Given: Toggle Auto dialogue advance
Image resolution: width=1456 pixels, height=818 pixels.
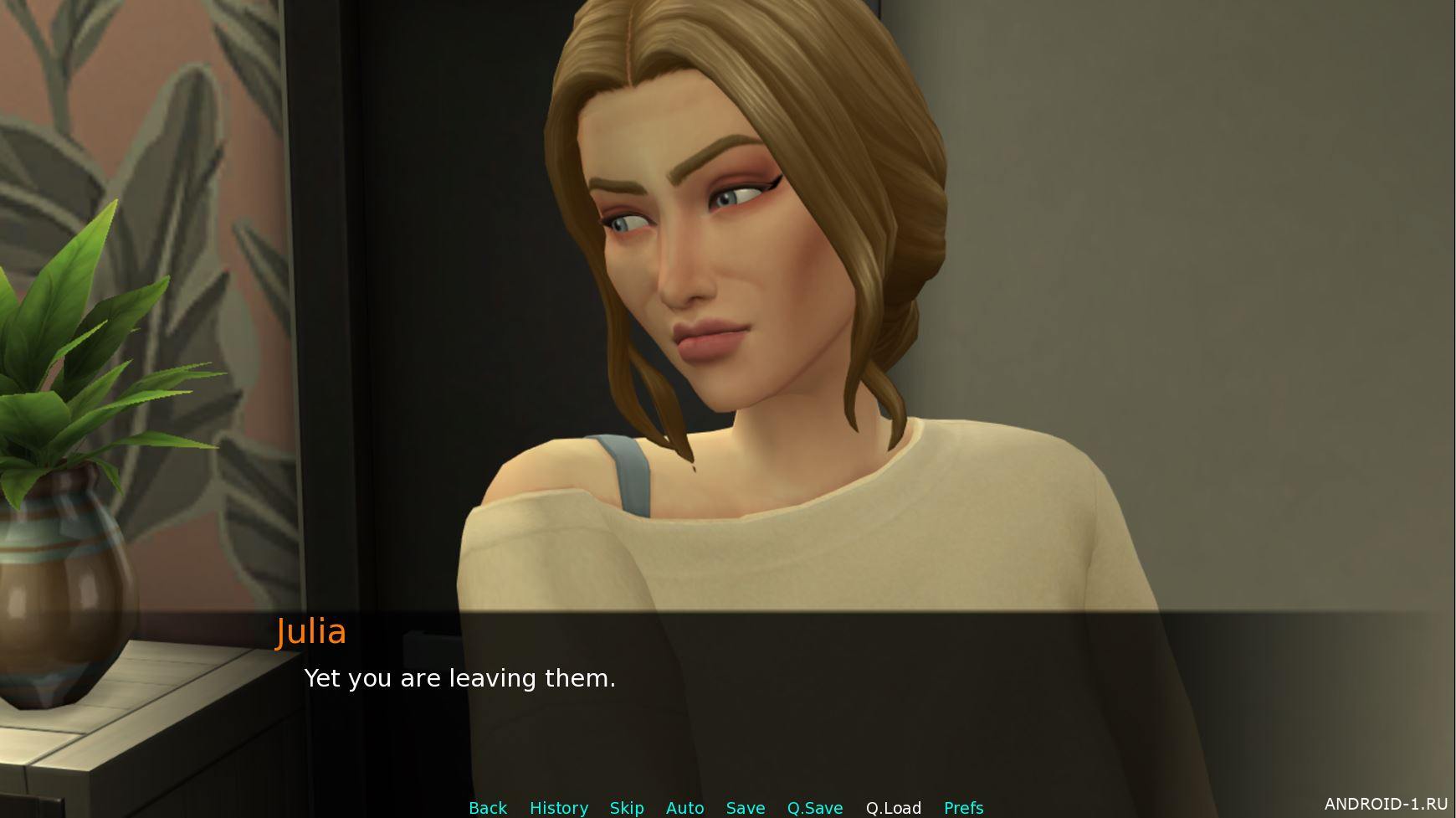Looking at the screenshot, I should [684, 808].
